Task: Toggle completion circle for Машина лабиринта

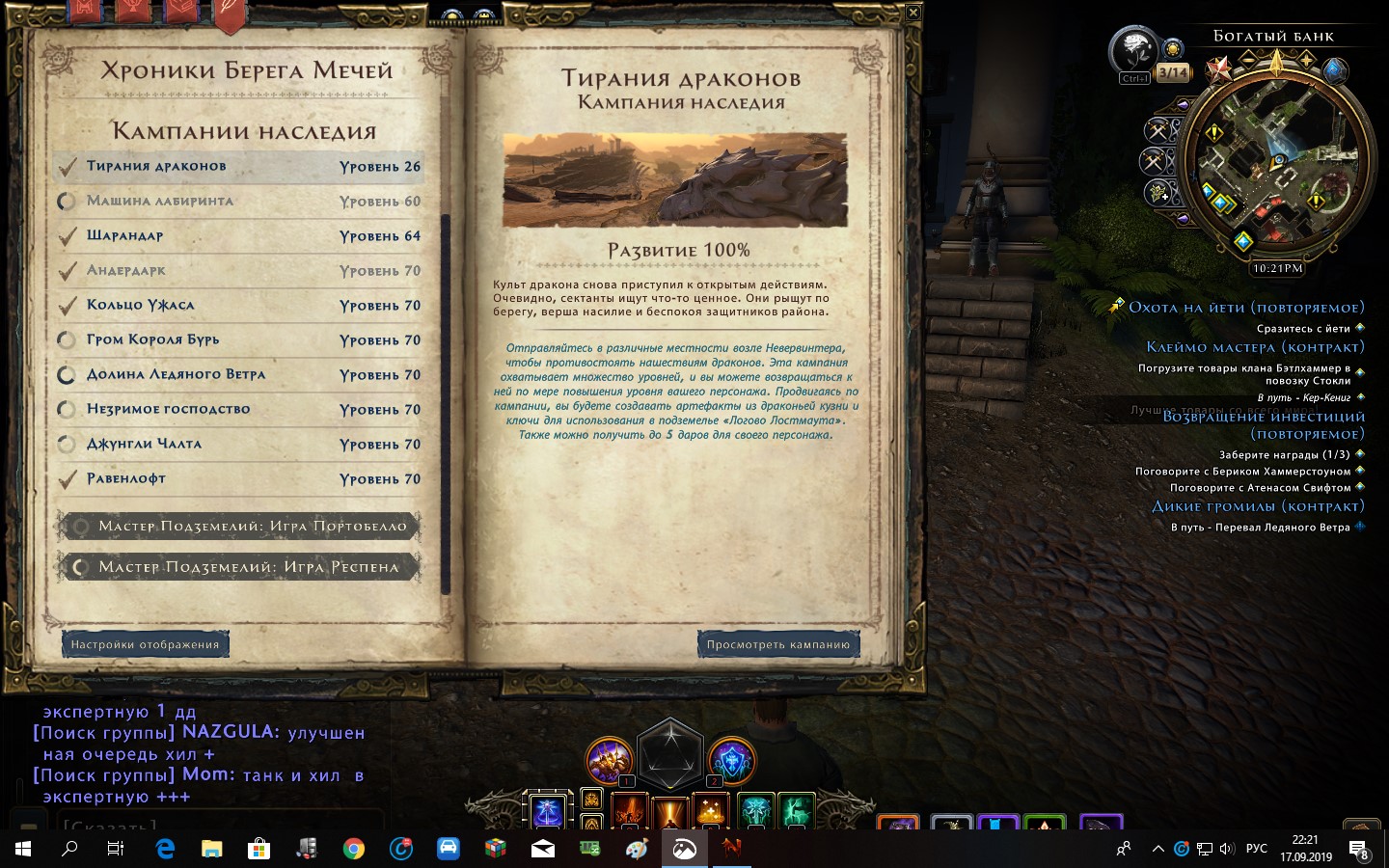Action: pyautogui.click(x=68, y=202)
